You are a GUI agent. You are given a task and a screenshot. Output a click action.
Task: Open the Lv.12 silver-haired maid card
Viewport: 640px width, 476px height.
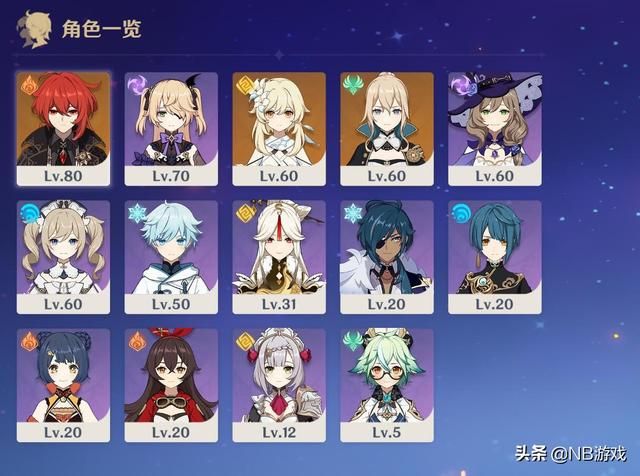point(279,385)
